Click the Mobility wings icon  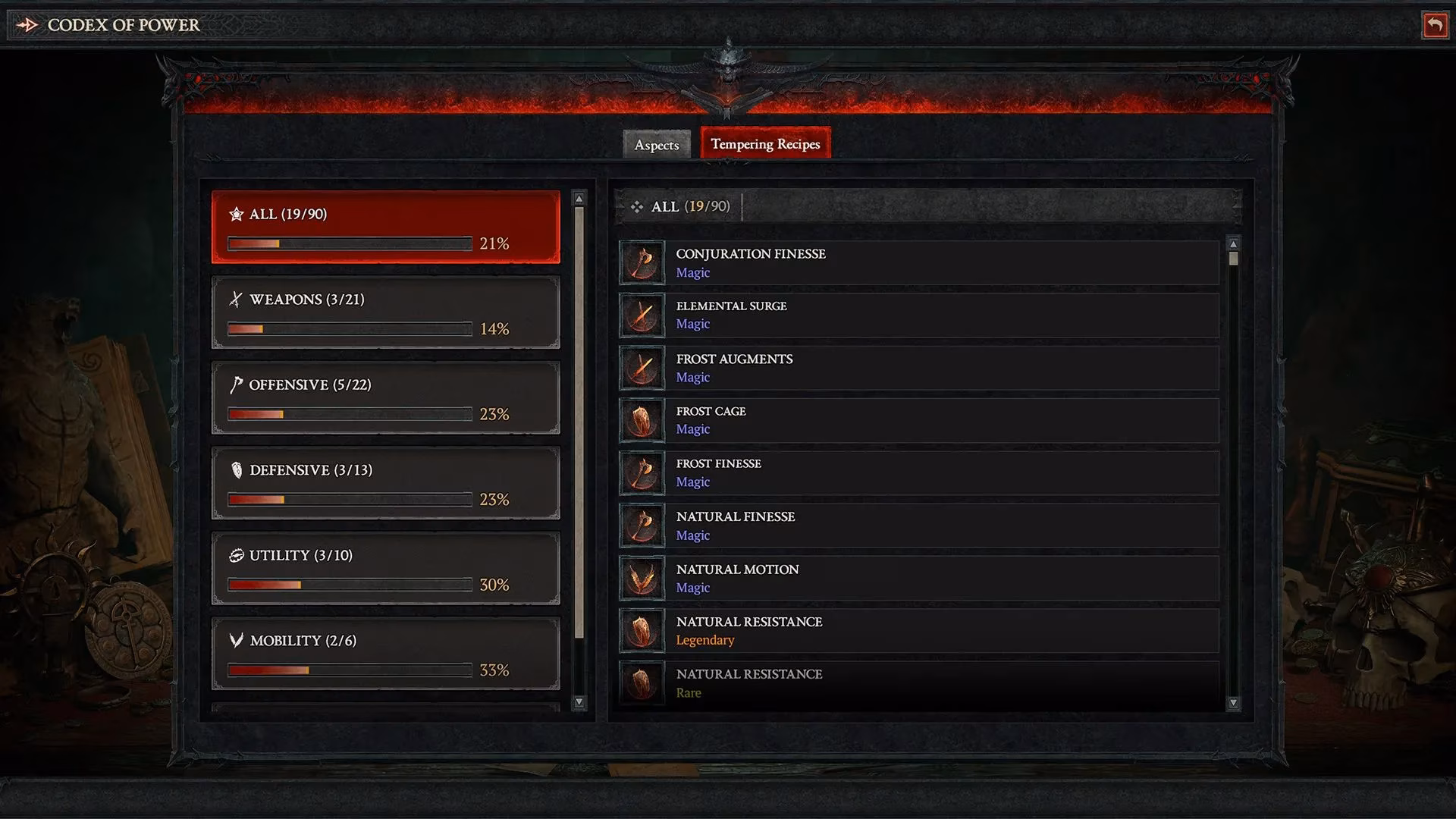(x=237, y=641)
